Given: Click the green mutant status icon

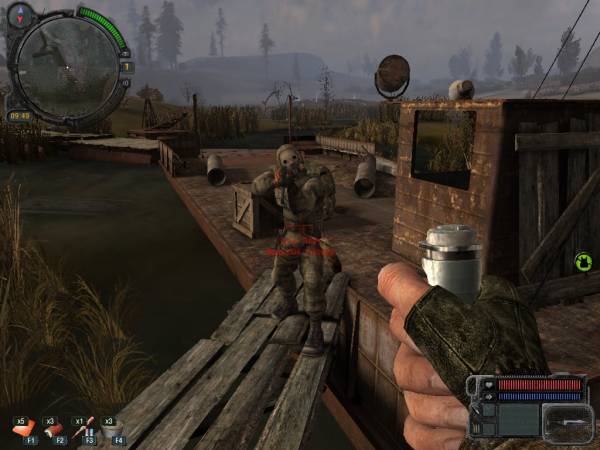Looking at the screenshot, I should pos(583,263).
